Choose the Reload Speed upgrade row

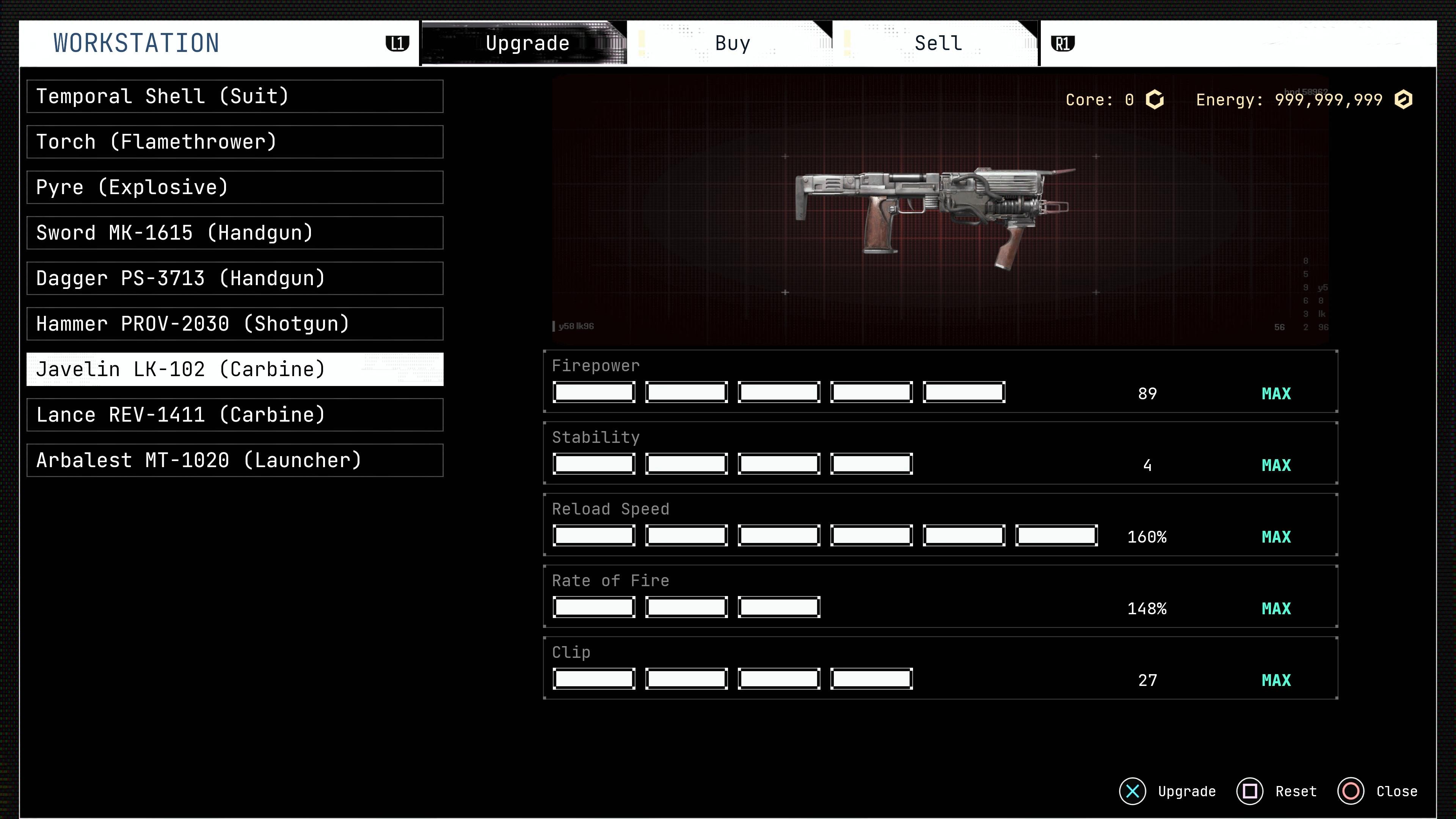[940, 525]
